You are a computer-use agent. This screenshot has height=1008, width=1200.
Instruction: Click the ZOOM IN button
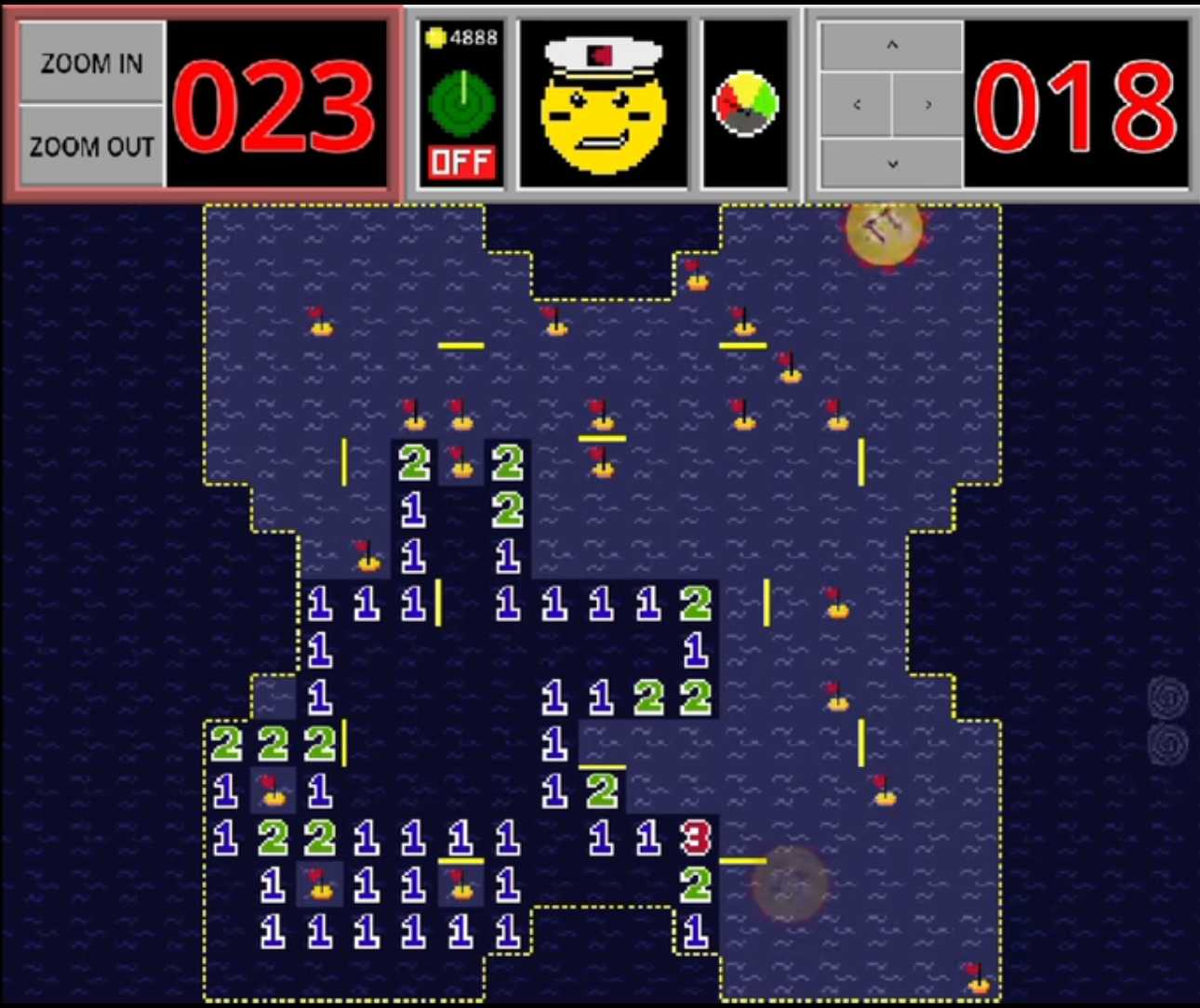91,62
